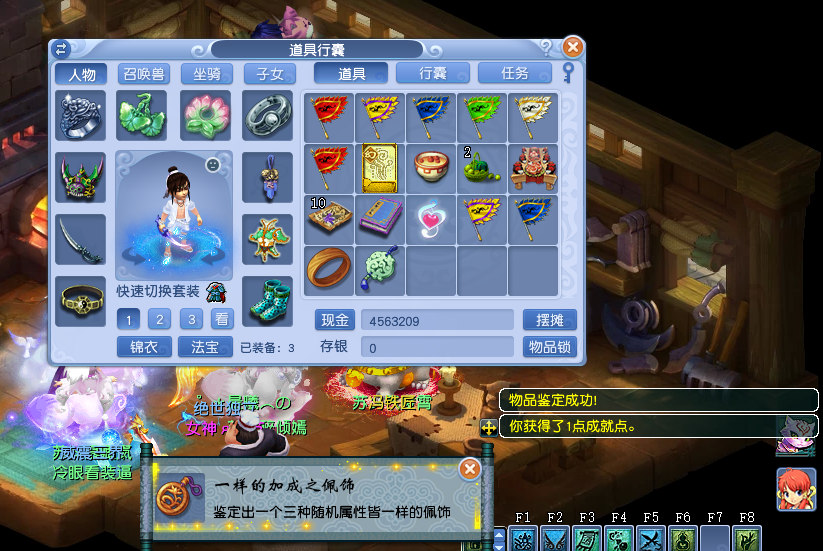The image size is (823, 551).
Task: Select the yellow spellbook item slot
Action: [380, 168]
